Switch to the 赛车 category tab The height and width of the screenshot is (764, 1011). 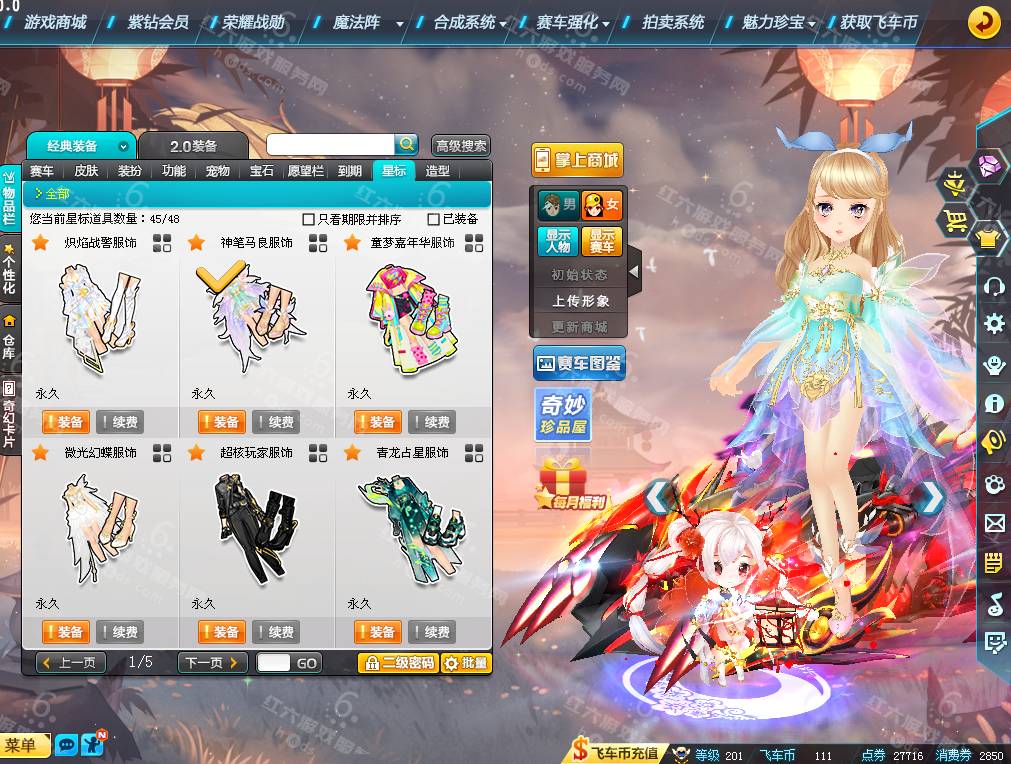pos(42,171)
